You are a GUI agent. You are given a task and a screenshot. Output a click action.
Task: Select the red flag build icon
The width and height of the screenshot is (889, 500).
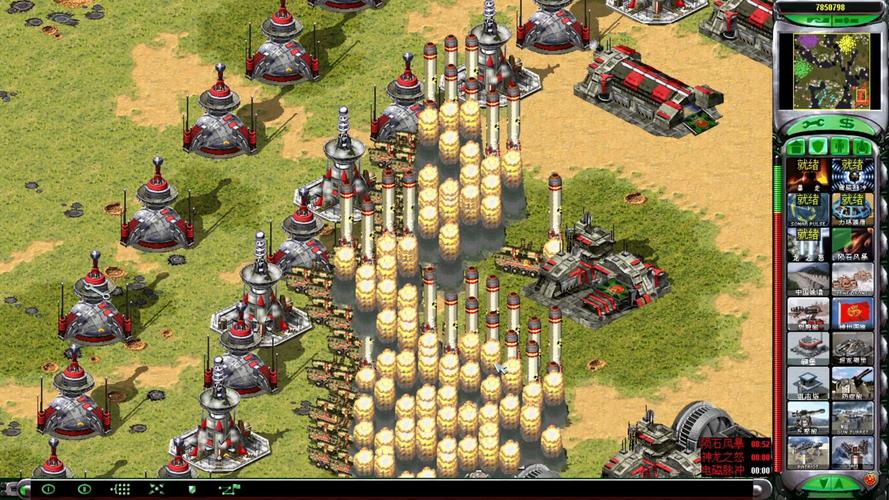852,313
